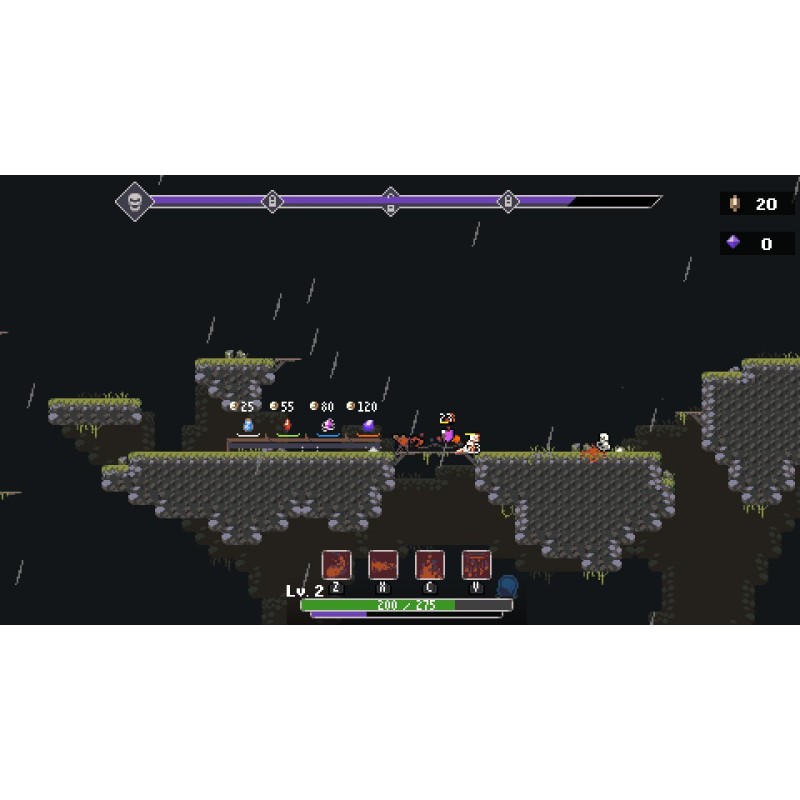Click the skull icon on the purple bar
Viewport: 800px width, 800px height.
click(134, 202)
